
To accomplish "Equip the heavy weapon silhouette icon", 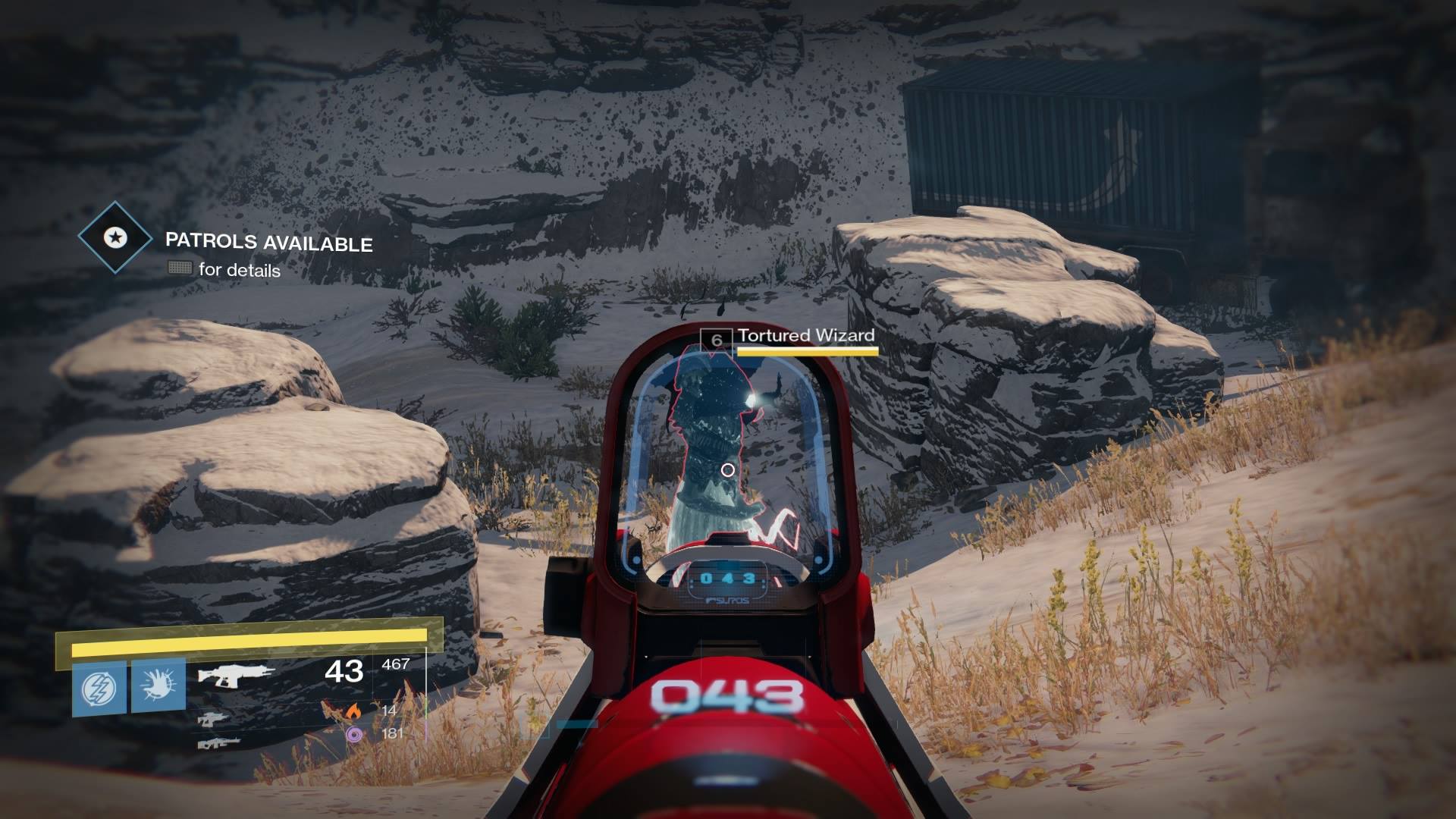I will (x=218, y=743).
